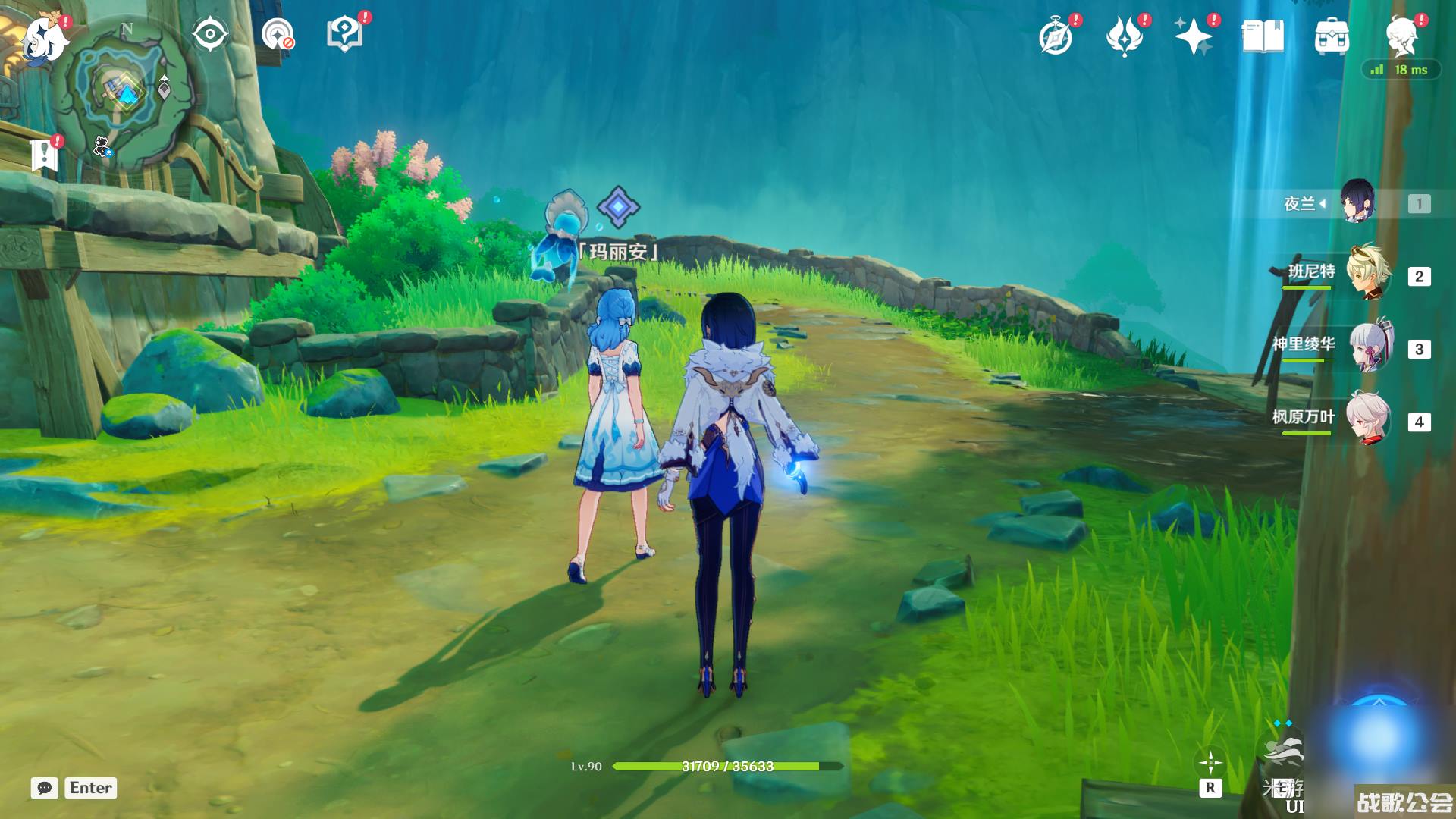
Task: Click the 玛丽安 quest diamond marker
Action: pyautogui.click(x=618, y=206)
